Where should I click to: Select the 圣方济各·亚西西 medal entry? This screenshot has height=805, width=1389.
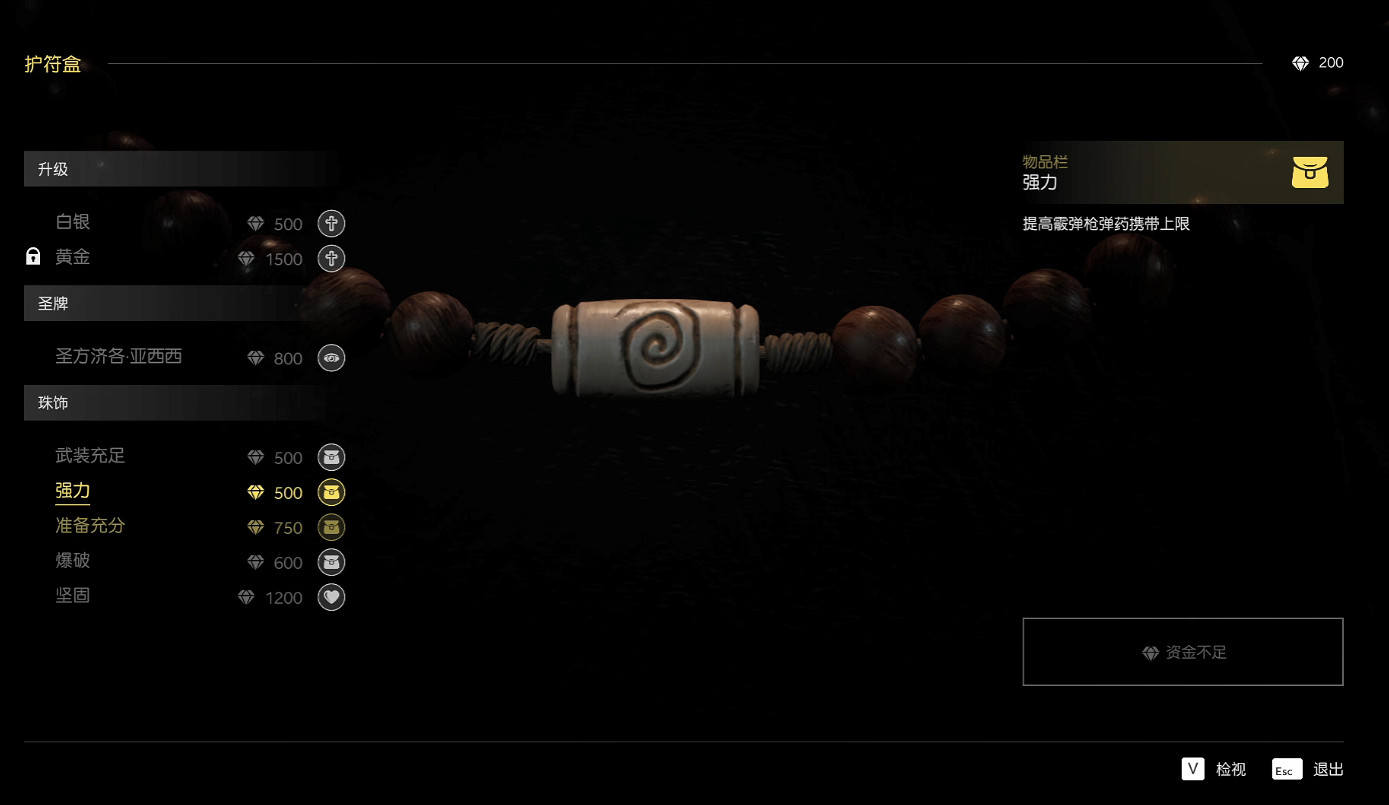pos(119,357)
